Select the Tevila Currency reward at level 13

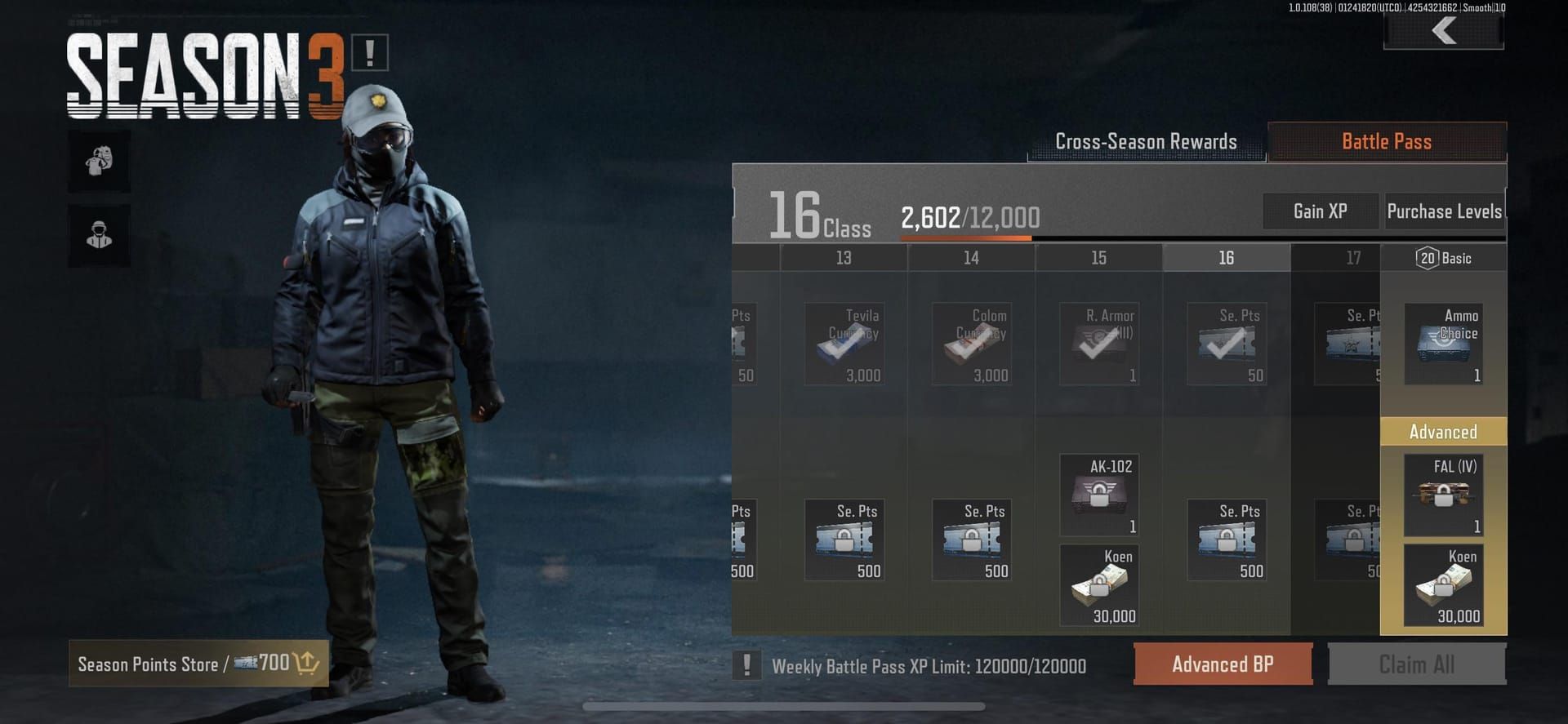[844, 343]
